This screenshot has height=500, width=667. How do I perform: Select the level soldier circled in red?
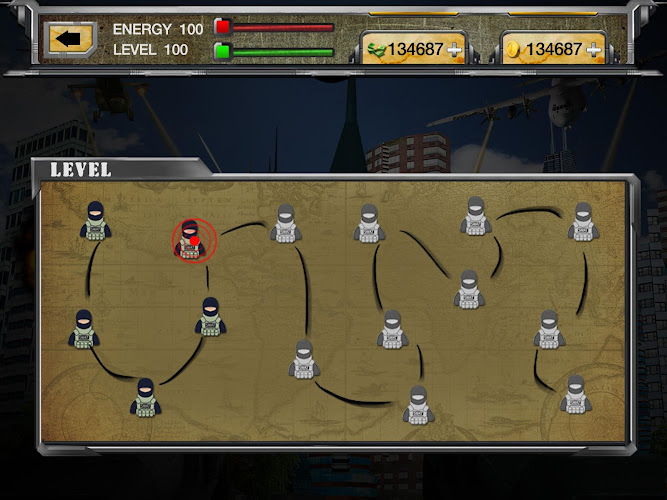[193, 240]
